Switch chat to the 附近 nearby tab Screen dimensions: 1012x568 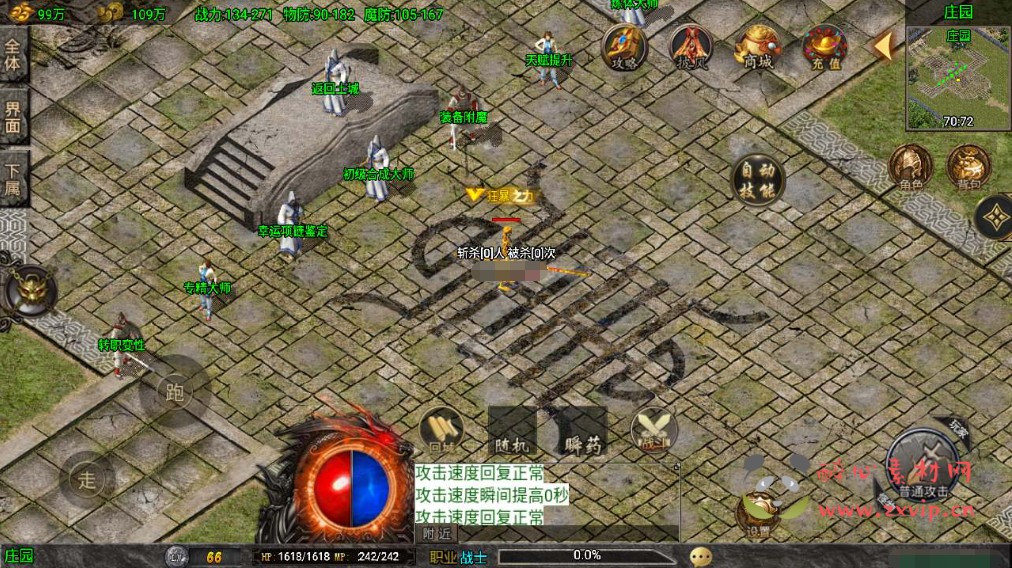(x=434, y=534)
